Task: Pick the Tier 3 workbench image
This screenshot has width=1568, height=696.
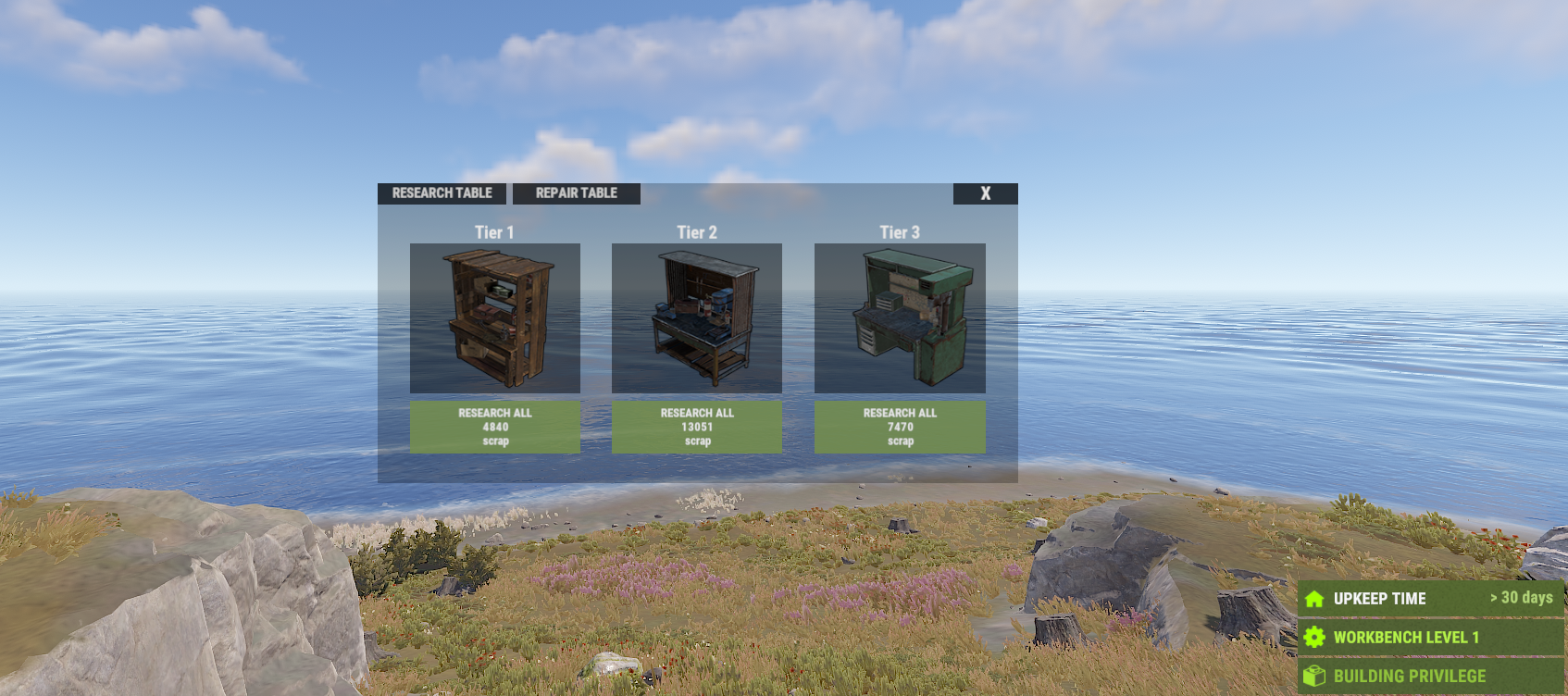Action: pos(900,317)
